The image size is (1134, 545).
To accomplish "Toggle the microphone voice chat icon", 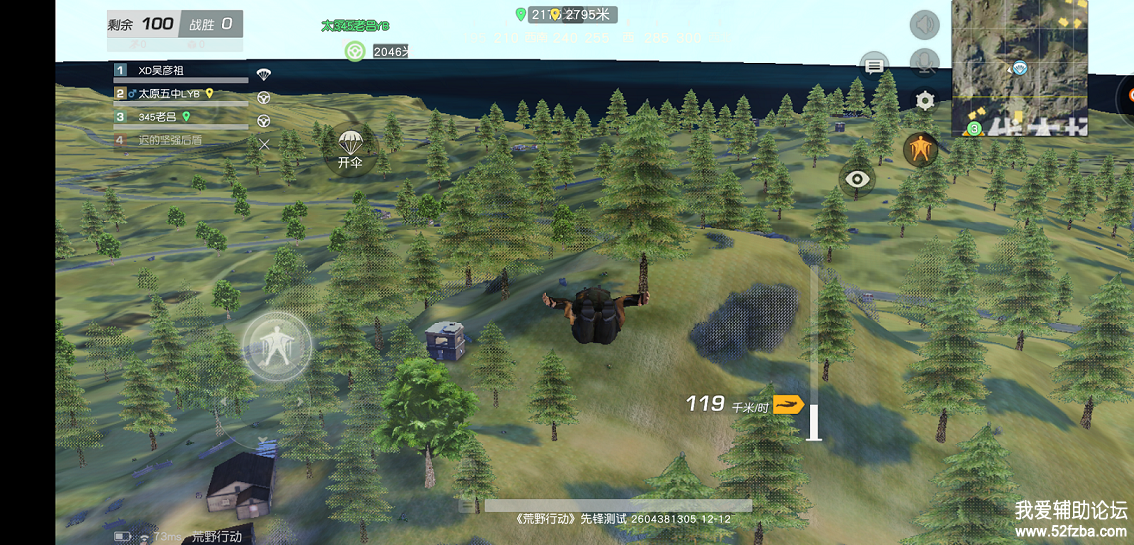I will coord(924,62).
